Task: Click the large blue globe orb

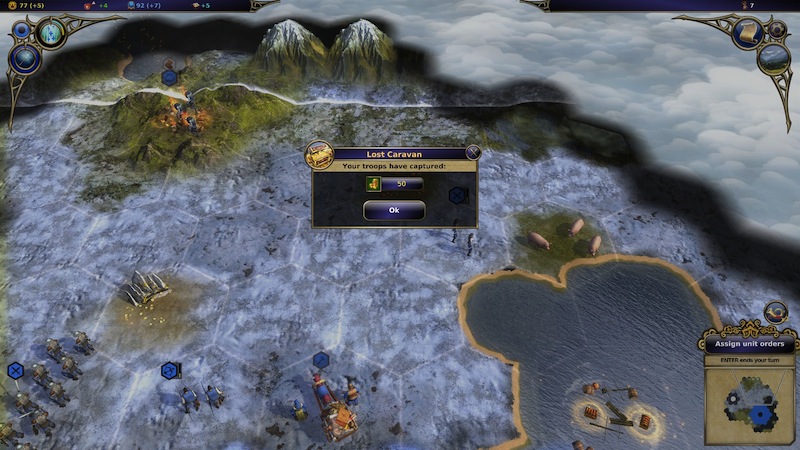Action: click(24, 59)
